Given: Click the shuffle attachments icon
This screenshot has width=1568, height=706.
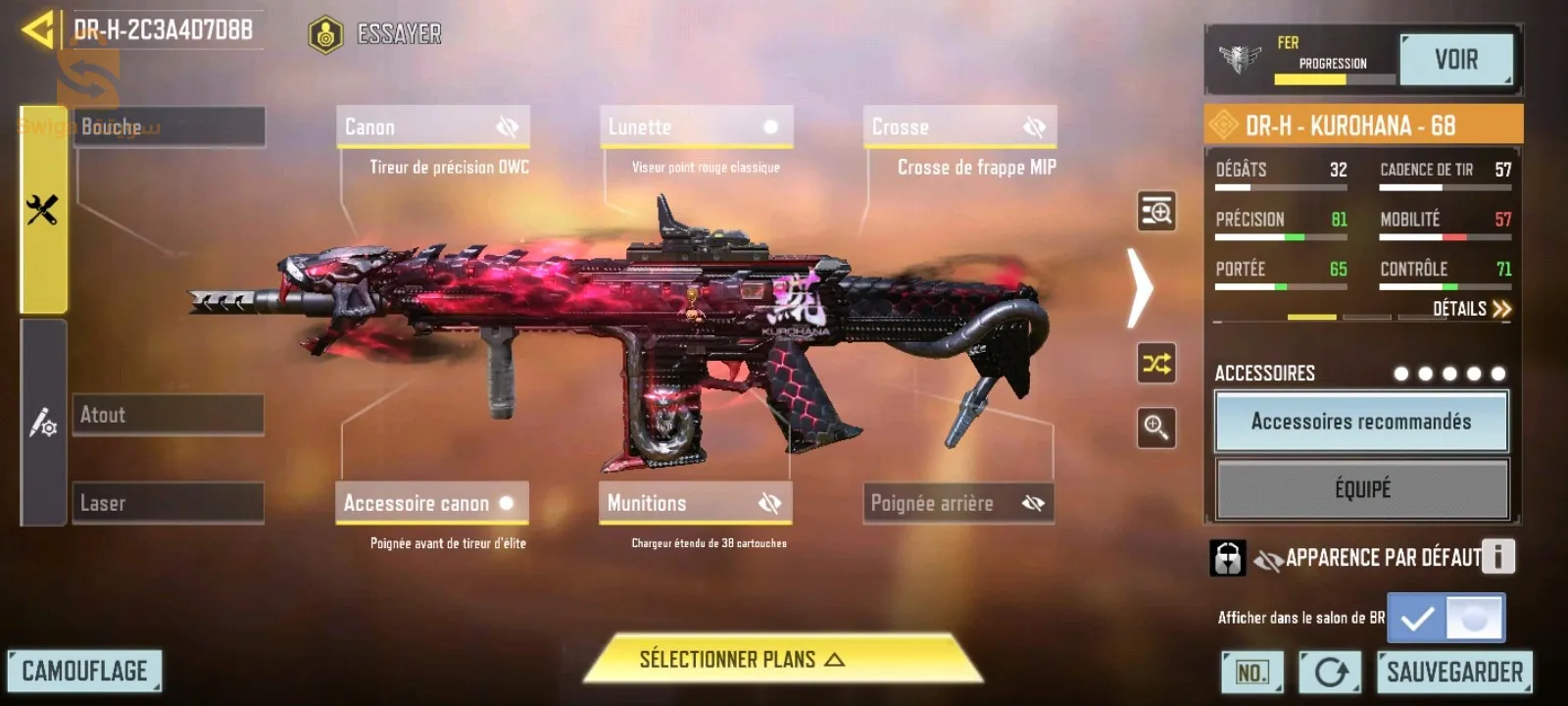Looking at the screenshot, I should [1154, 365].
